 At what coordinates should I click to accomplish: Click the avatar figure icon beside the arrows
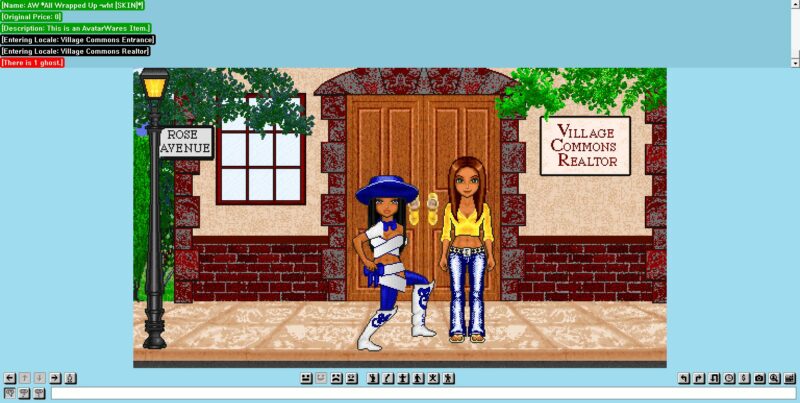coord(71,378)
